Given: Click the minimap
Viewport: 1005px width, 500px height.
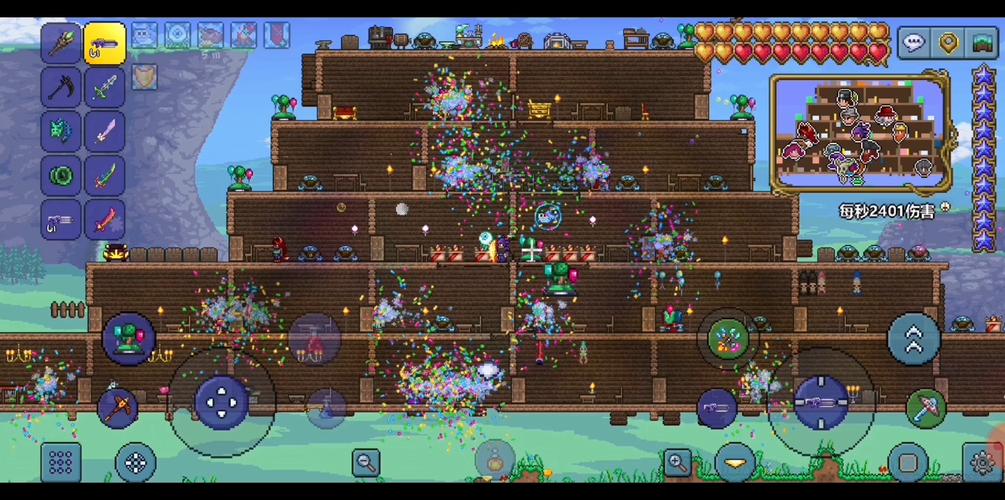Looking at the screenshot, I should (859, 132).
